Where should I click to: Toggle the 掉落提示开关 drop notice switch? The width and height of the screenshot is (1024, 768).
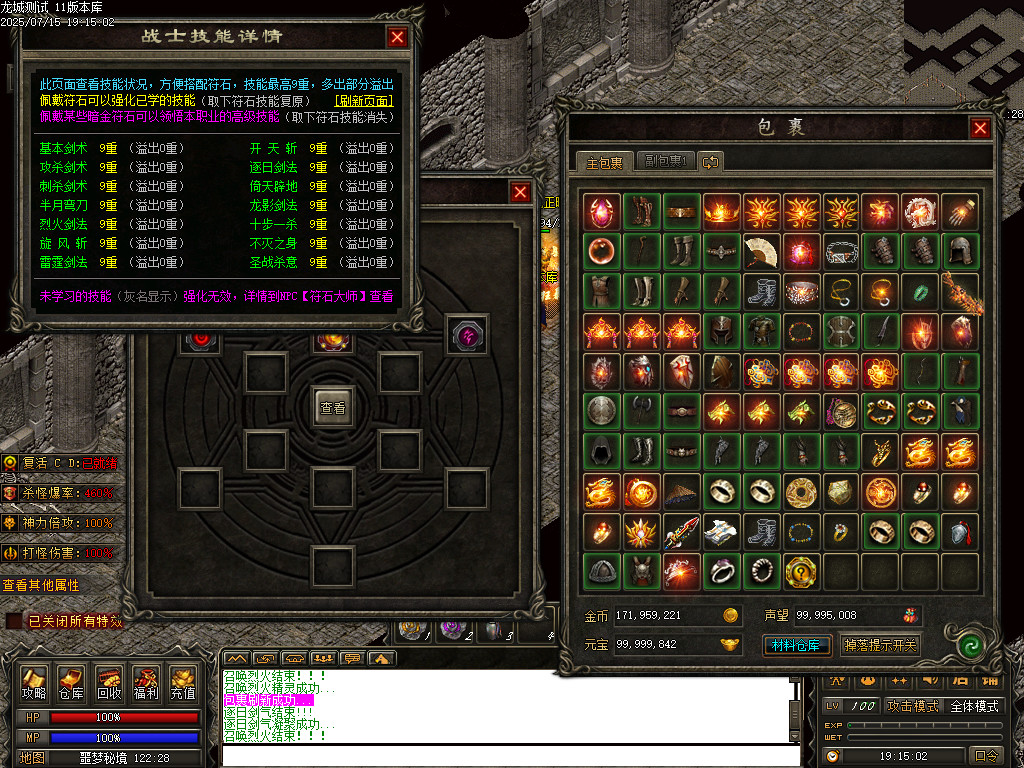click(880, 645)
